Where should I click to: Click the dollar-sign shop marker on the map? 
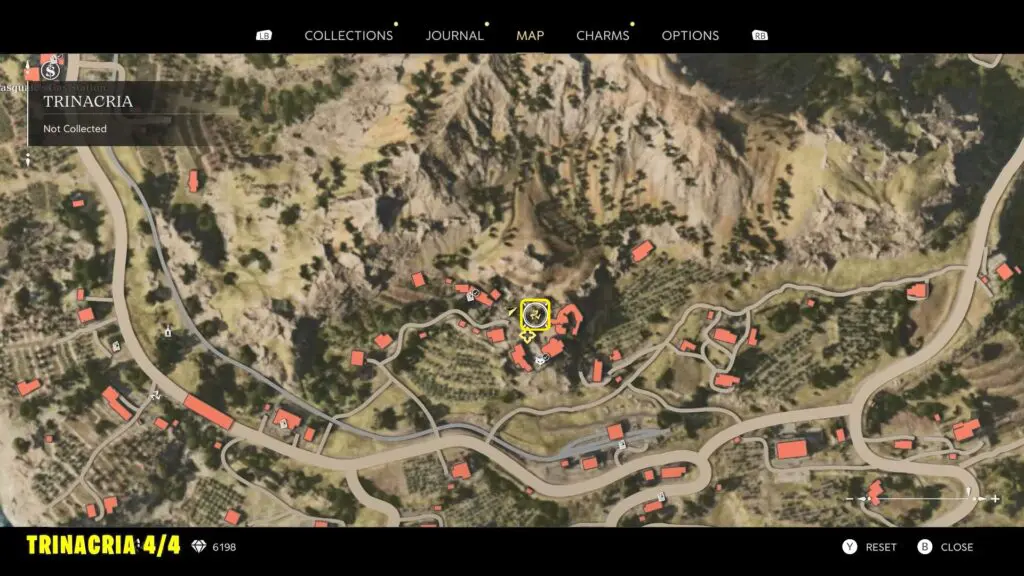[52, 70]
